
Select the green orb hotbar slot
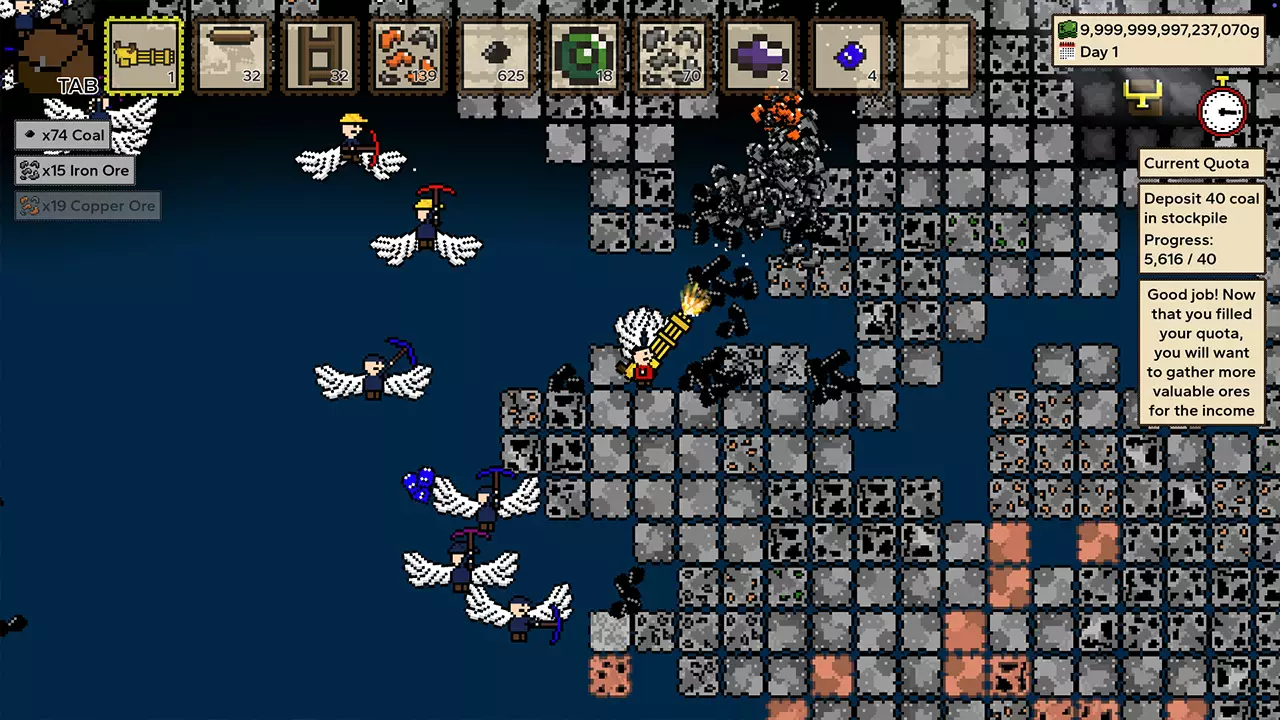pos(584,56)
